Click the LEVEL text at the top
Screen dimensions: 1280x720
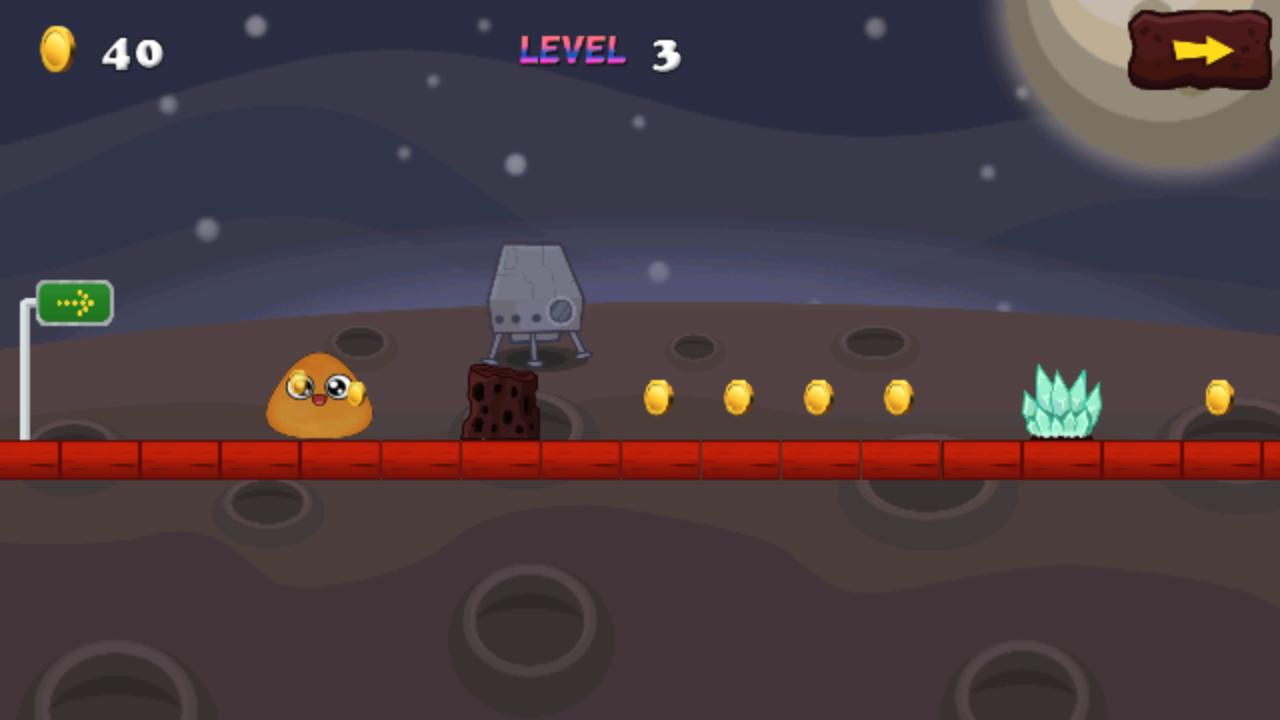coord(572,48)
